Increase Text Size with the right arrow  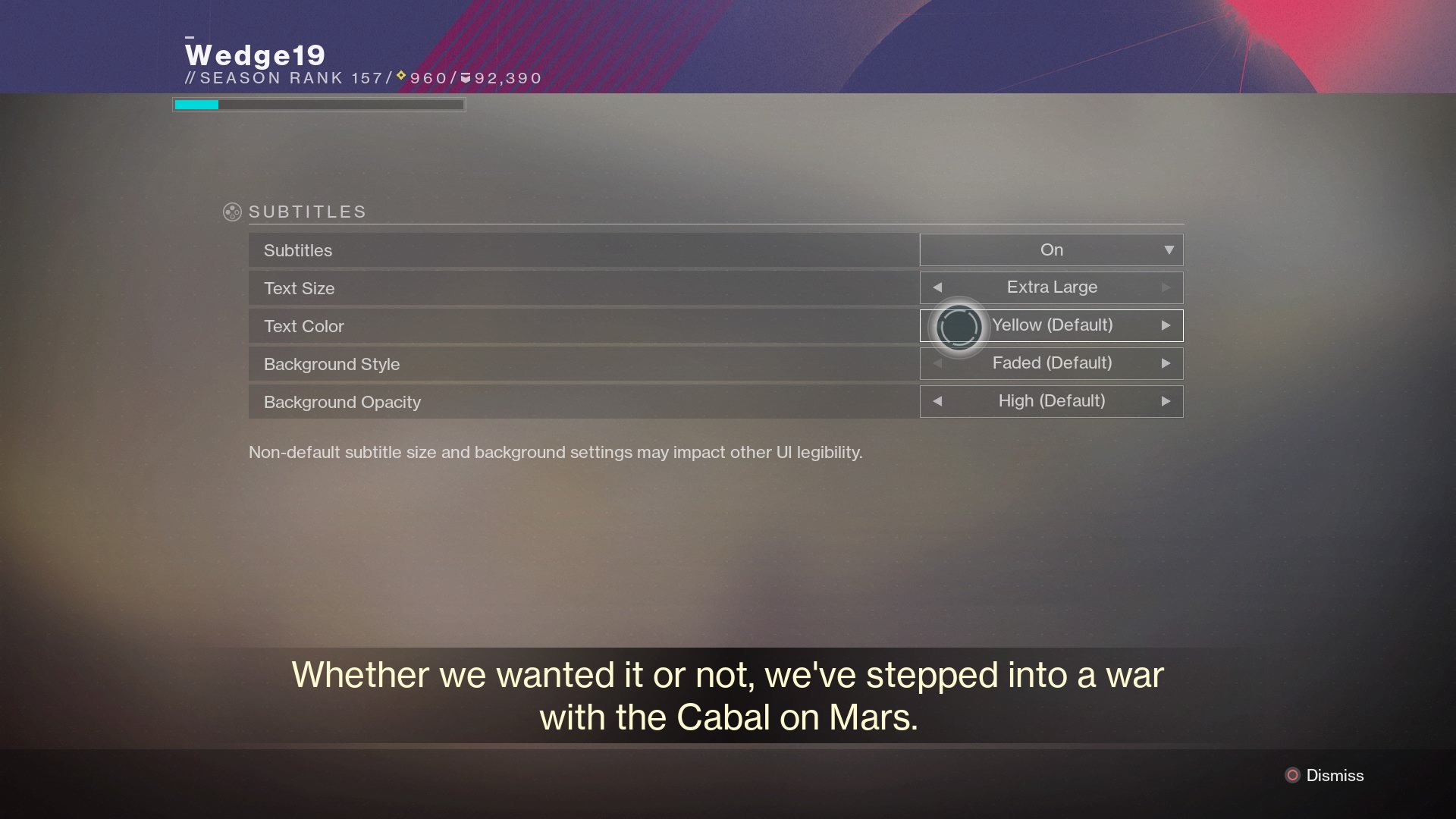(1166, 287)
